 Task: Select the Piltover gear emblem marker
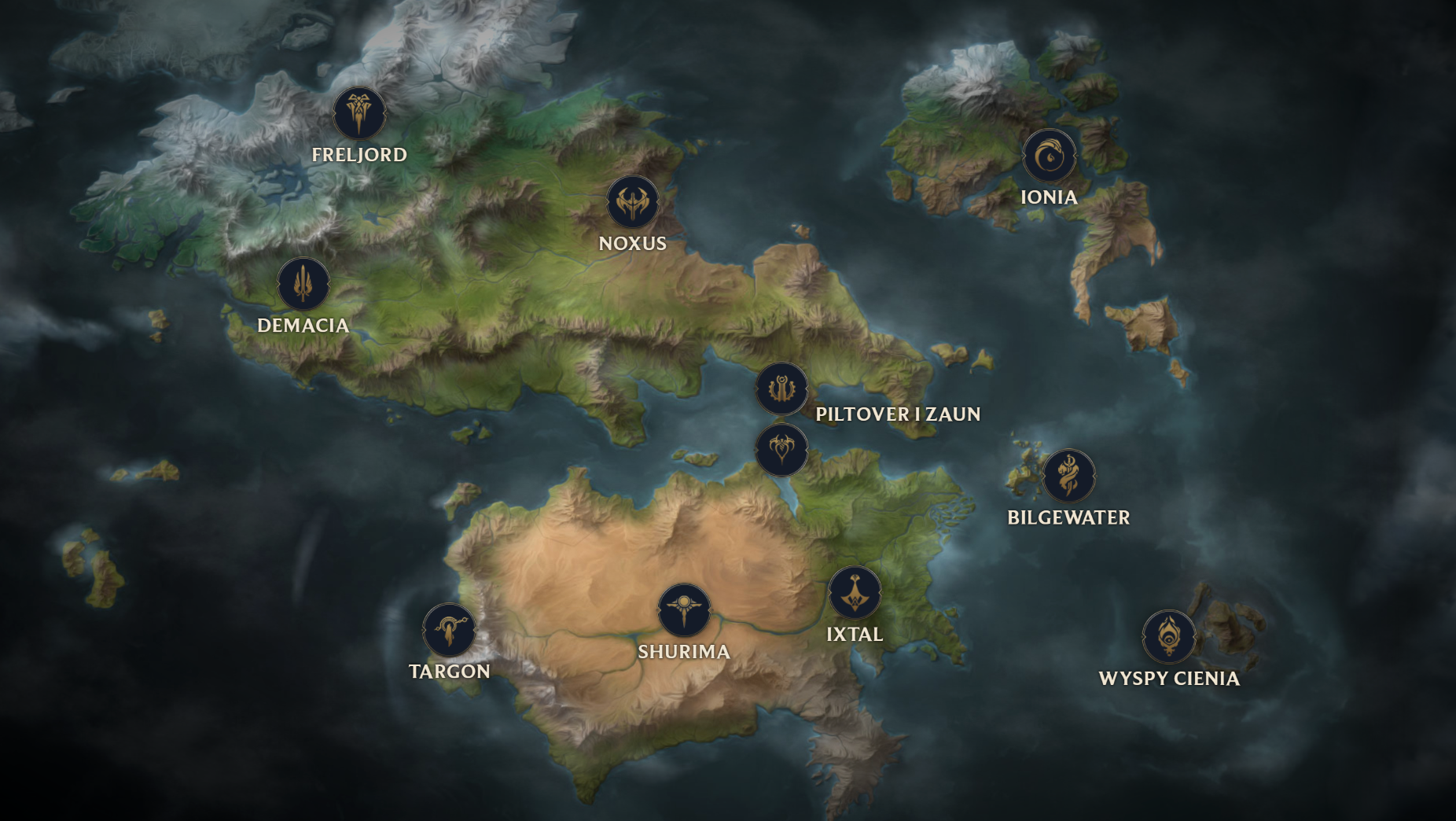tap(781, 388)
